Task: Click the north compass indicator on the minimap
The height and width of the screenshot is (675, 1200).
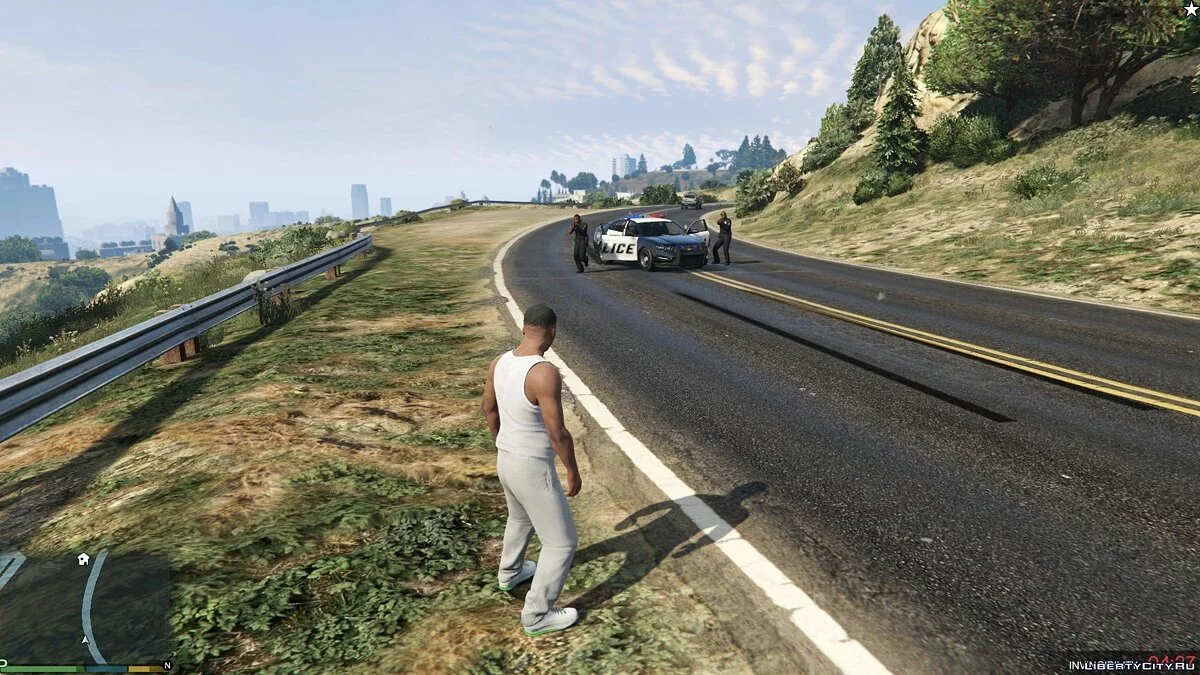Action: pos(166,666)
